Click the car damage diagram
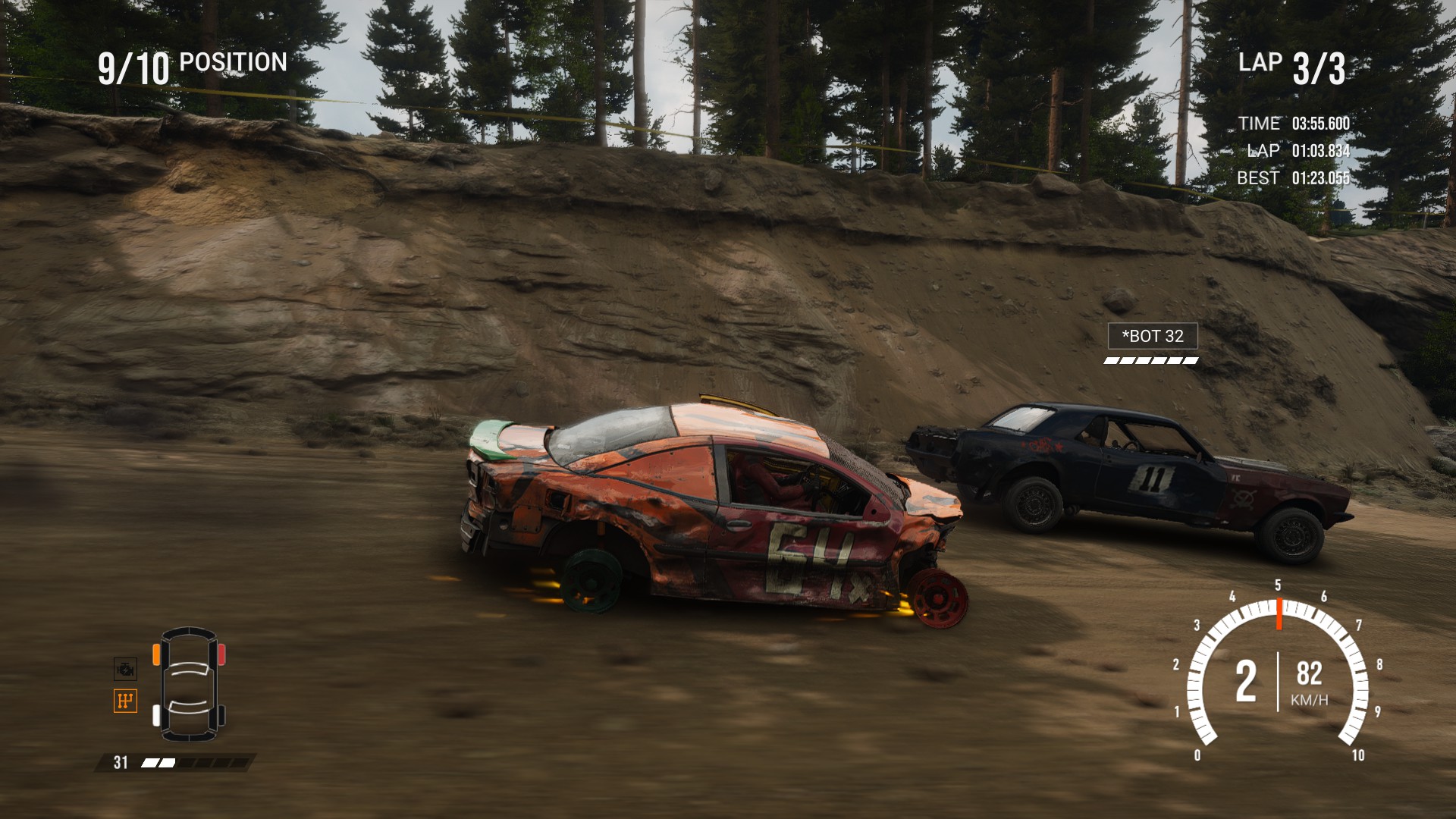The image size is (1456, 819). [x=189, y=684]
